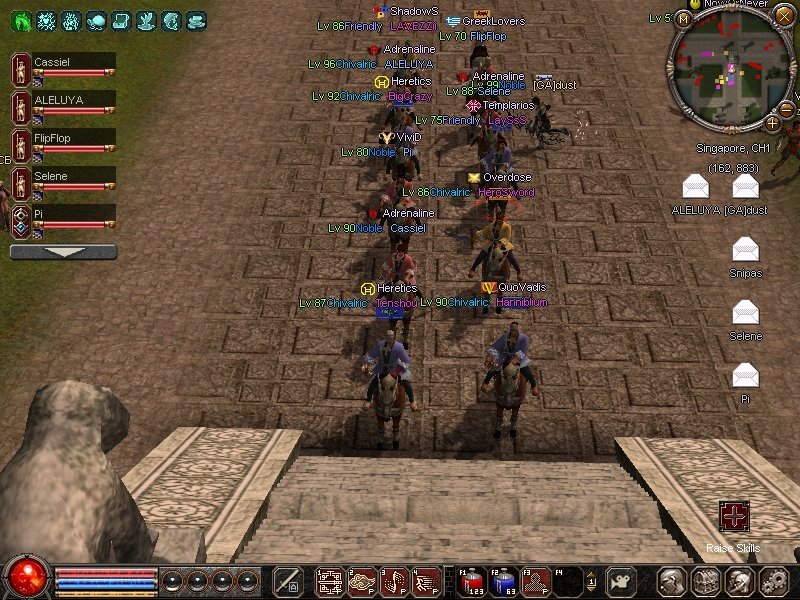Open the minimap's M map button
800x600 pixels.
pos(683,19)
